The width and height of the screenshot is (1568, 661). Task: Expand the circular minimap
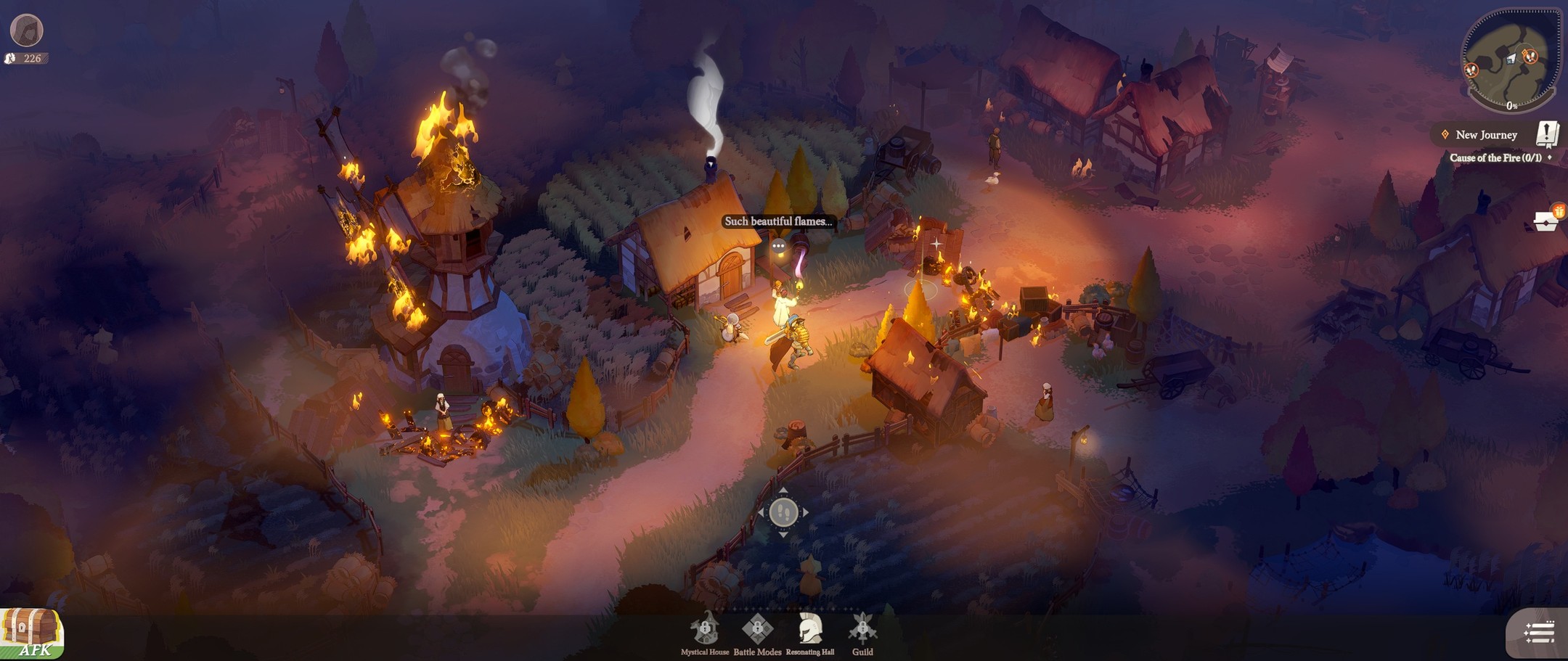(1509, 62)
